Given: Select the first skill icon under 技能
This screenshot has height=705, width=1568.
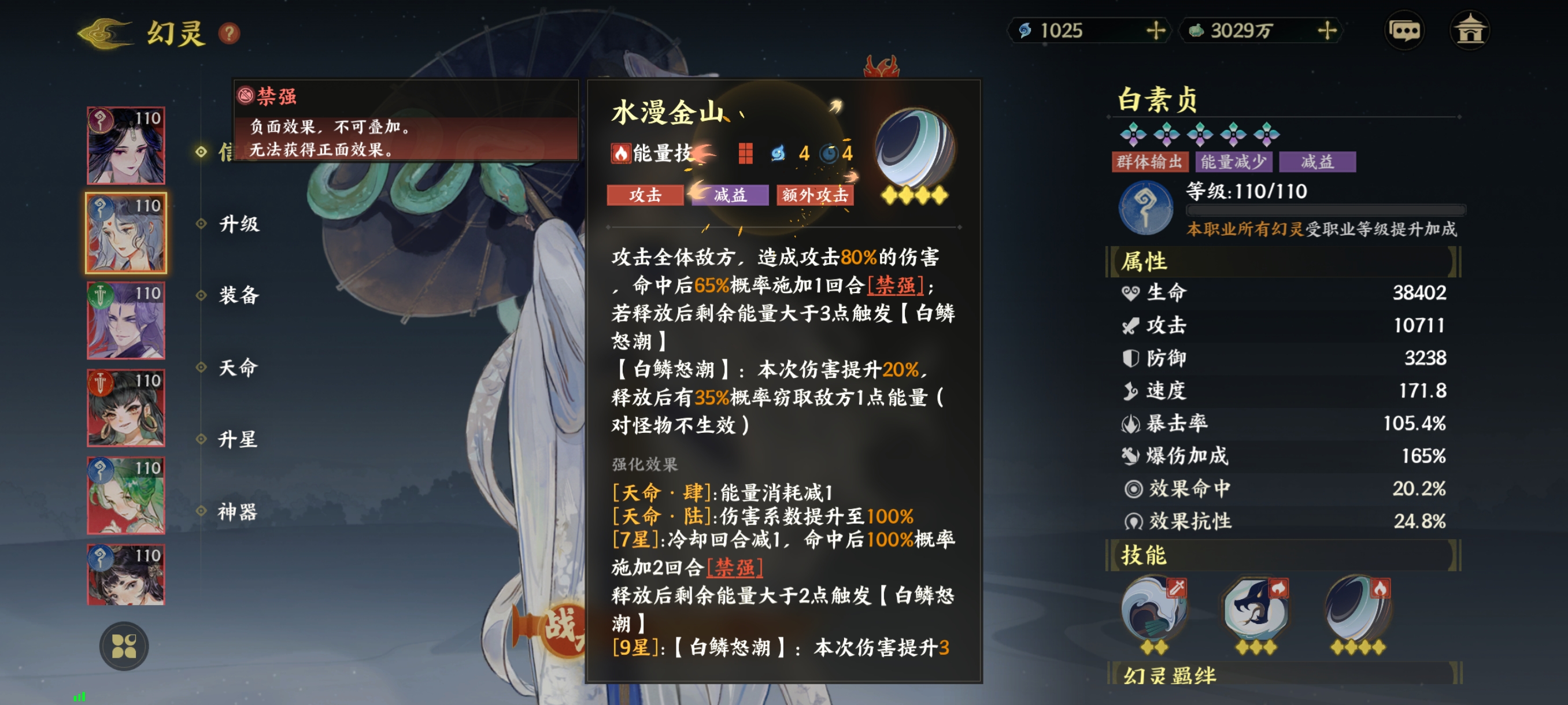Looking at the screenshot, I should pyautogui.click(x=1156, y=608).
